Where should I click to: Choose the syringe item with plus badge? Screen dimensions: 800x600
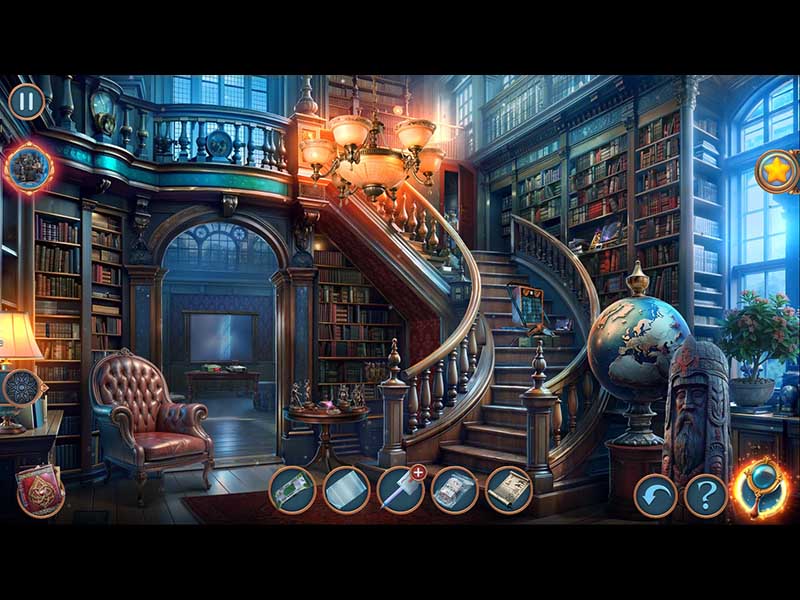(x=400, y=490)
